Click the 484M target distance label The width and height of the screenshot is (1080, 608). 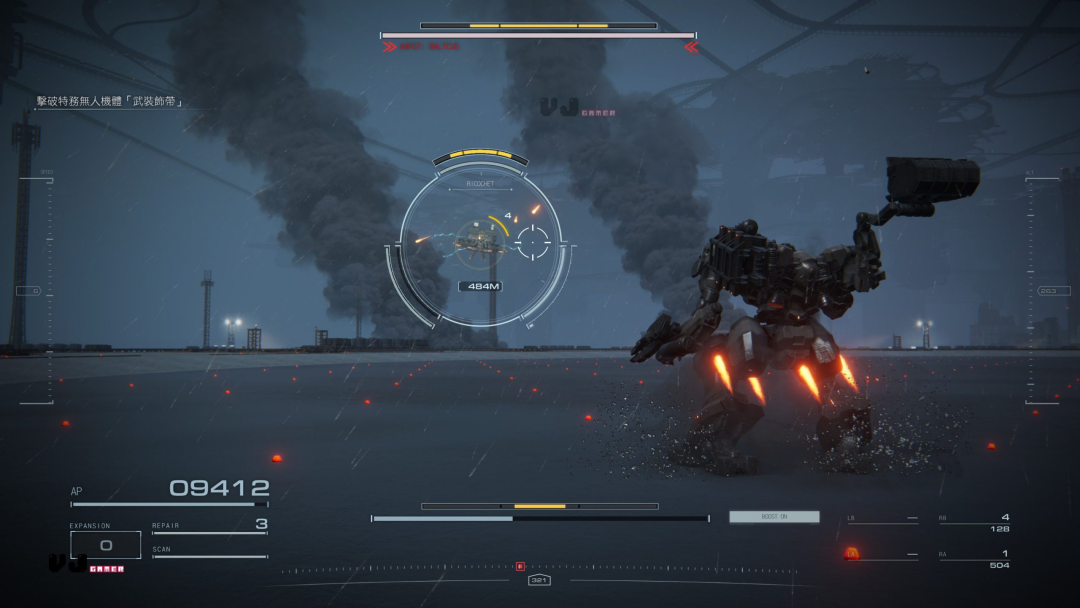(x=480, y=286)
